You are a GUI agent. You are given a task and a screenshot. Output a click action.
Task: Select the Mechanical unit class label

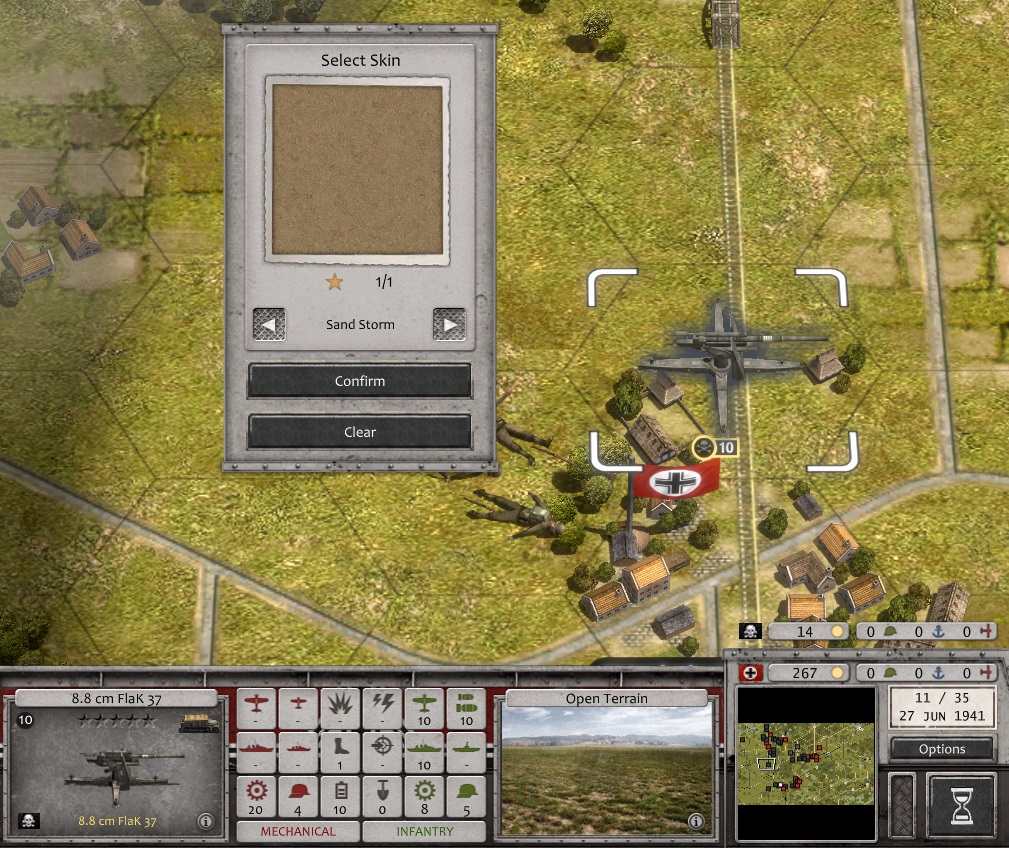click(298, 831)
